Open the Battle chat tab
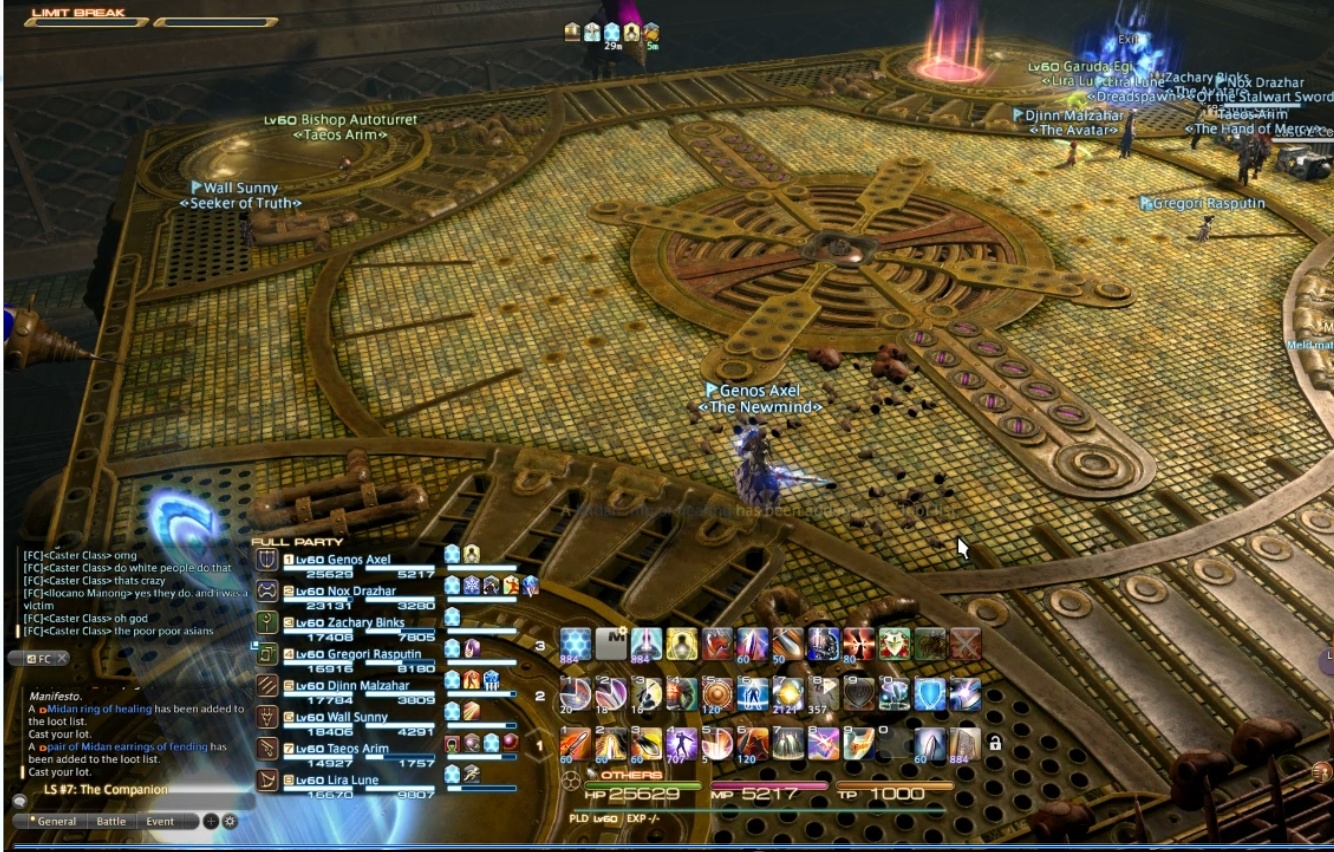Image resolution: width=1334 pixels, height=852 pixels. coord(111,821)
